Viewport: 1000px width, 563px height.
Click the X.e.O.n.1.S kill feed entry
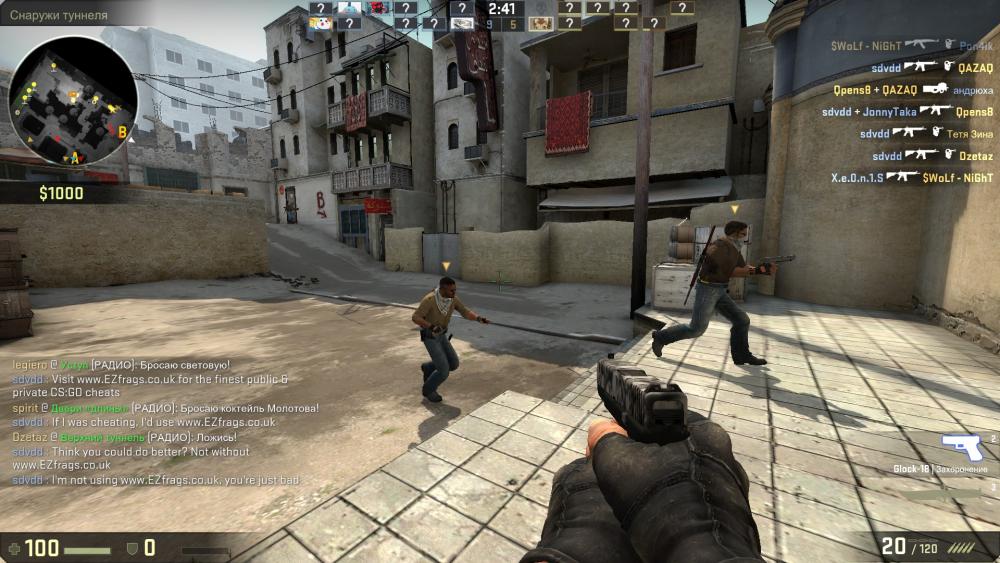911,177
